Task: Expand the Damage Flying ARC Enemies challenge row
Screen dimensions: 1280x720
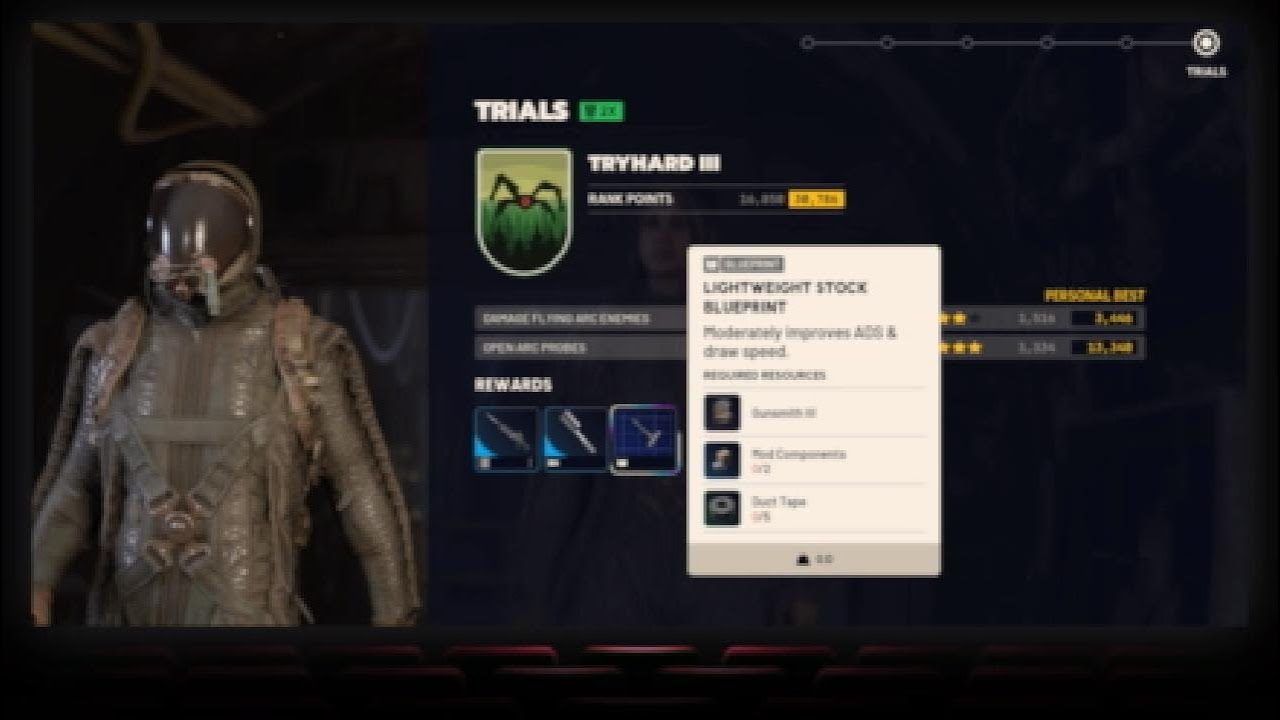Action: (560, 319)
